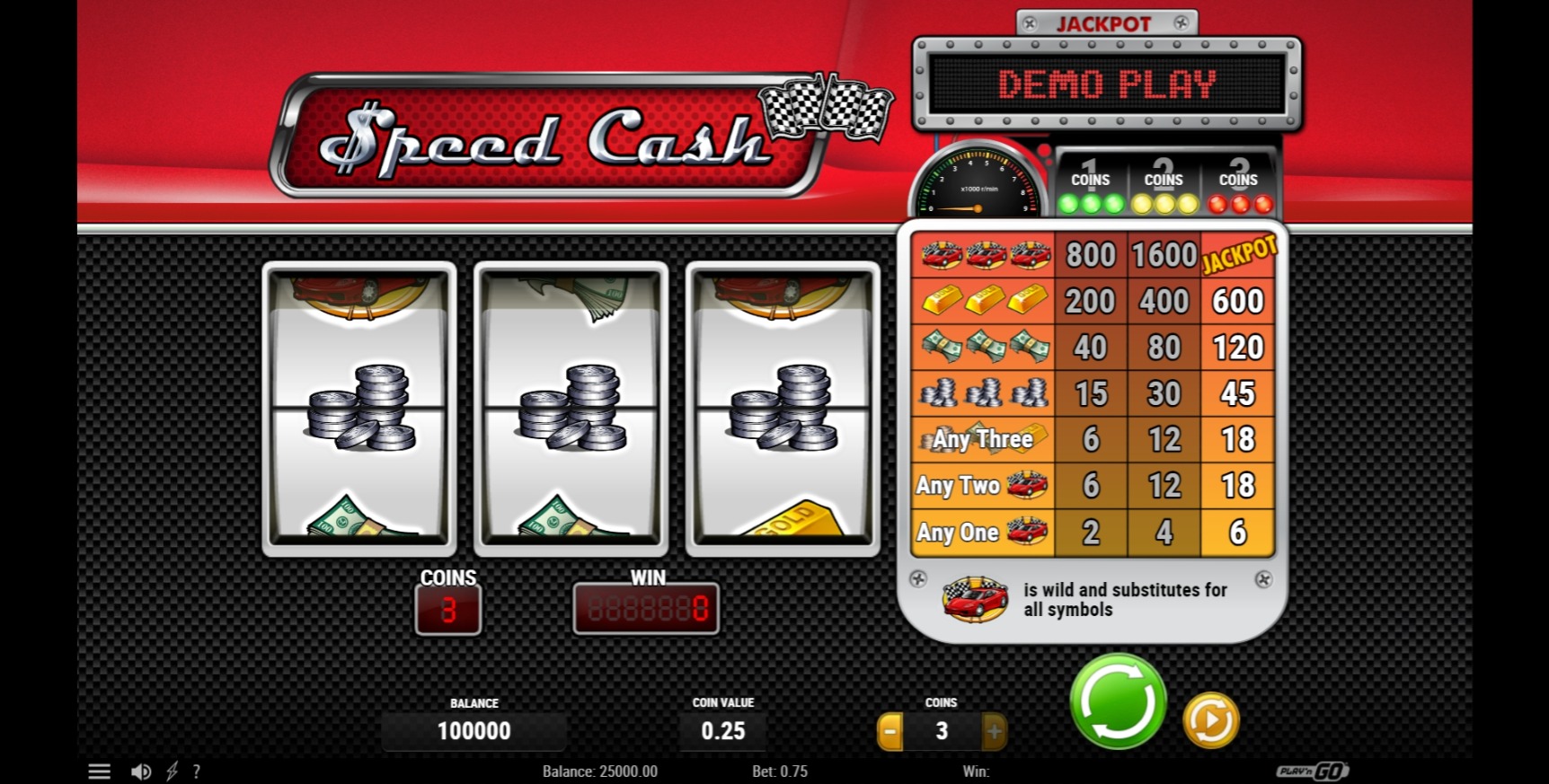Start autoplay with the orange button
The image size is (1549, 784).
(x=1210, y=720)
